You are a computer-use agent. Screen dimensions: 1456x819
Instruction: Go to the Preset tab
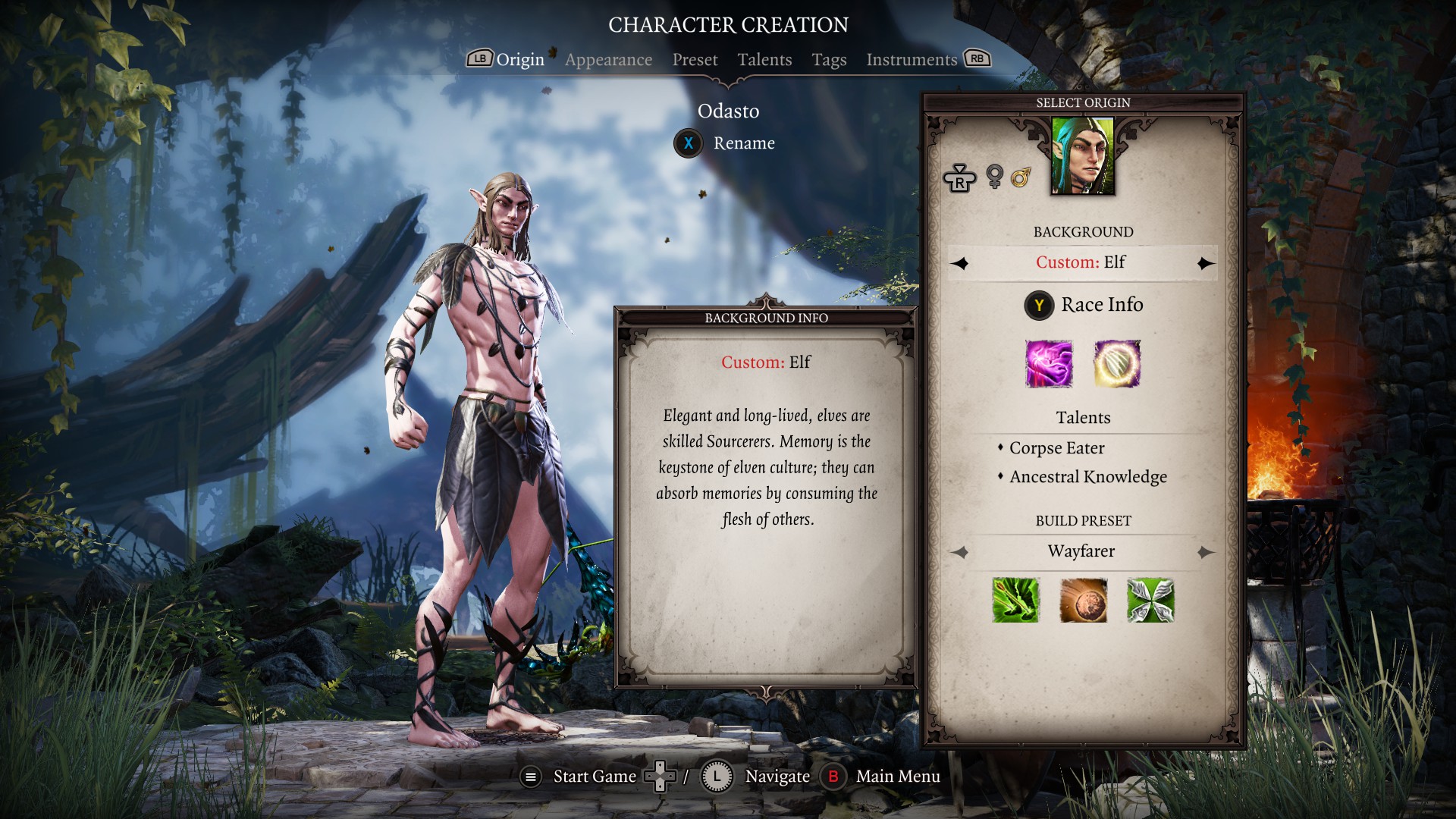click(x=695, y=59)
